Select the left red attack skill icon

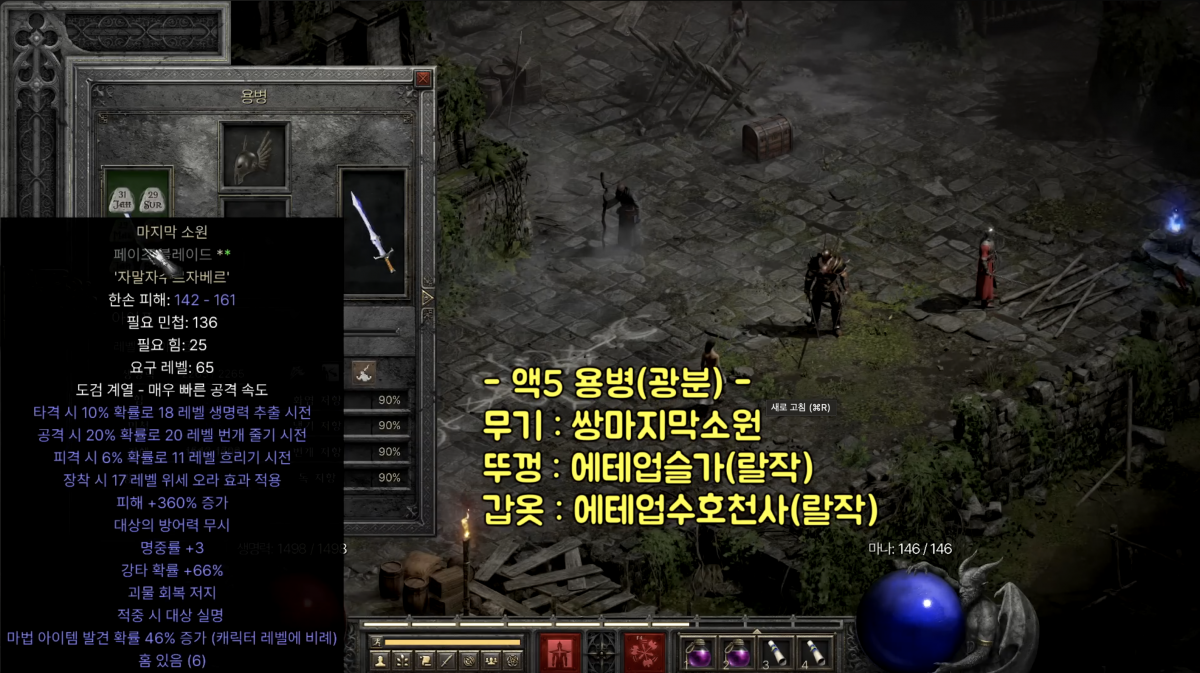pyautogui.click(x=561, y=652)
